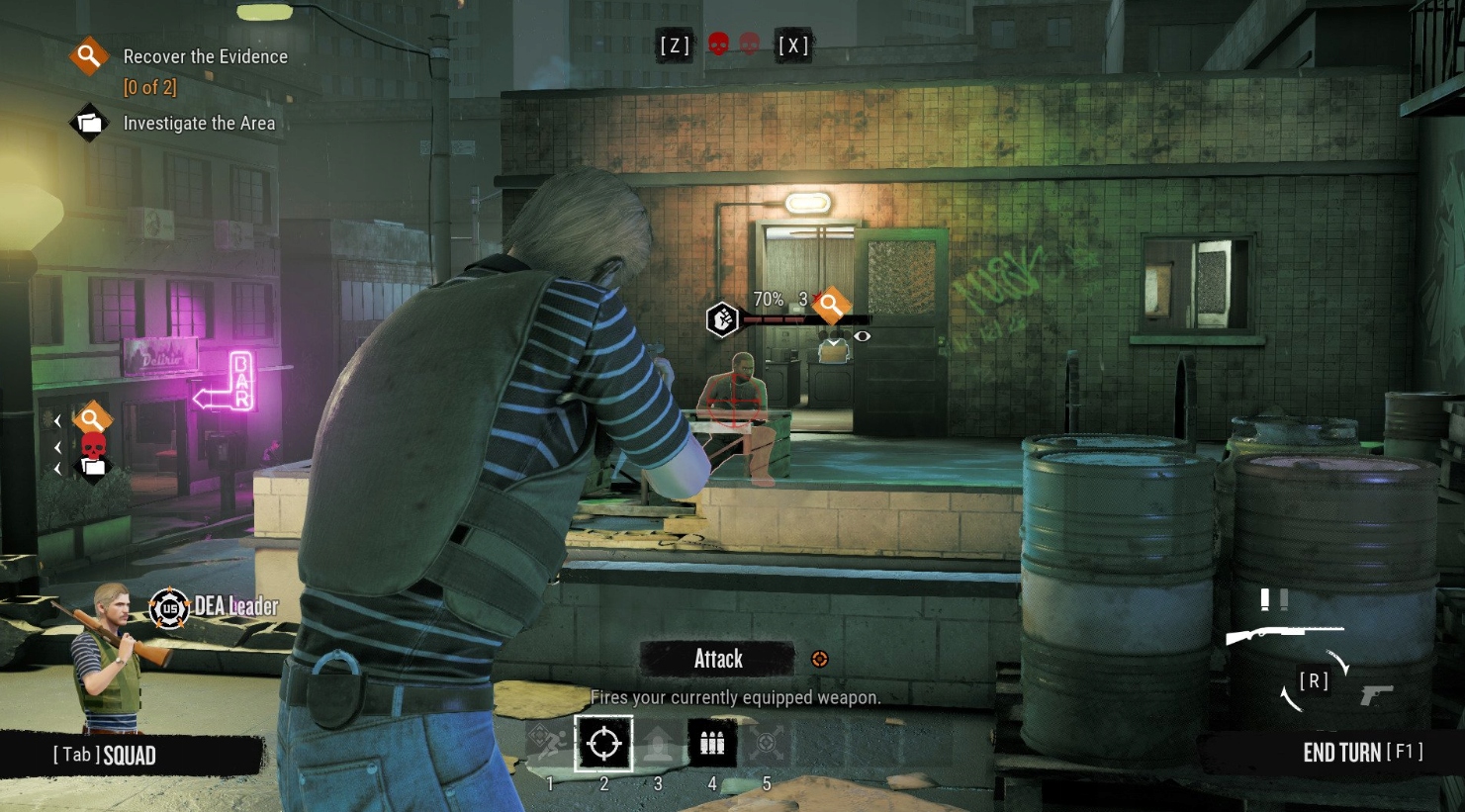Switch to the pistol sidearm
Image resolution: width=1465 pixels, height=812 pixels.
1376,695
